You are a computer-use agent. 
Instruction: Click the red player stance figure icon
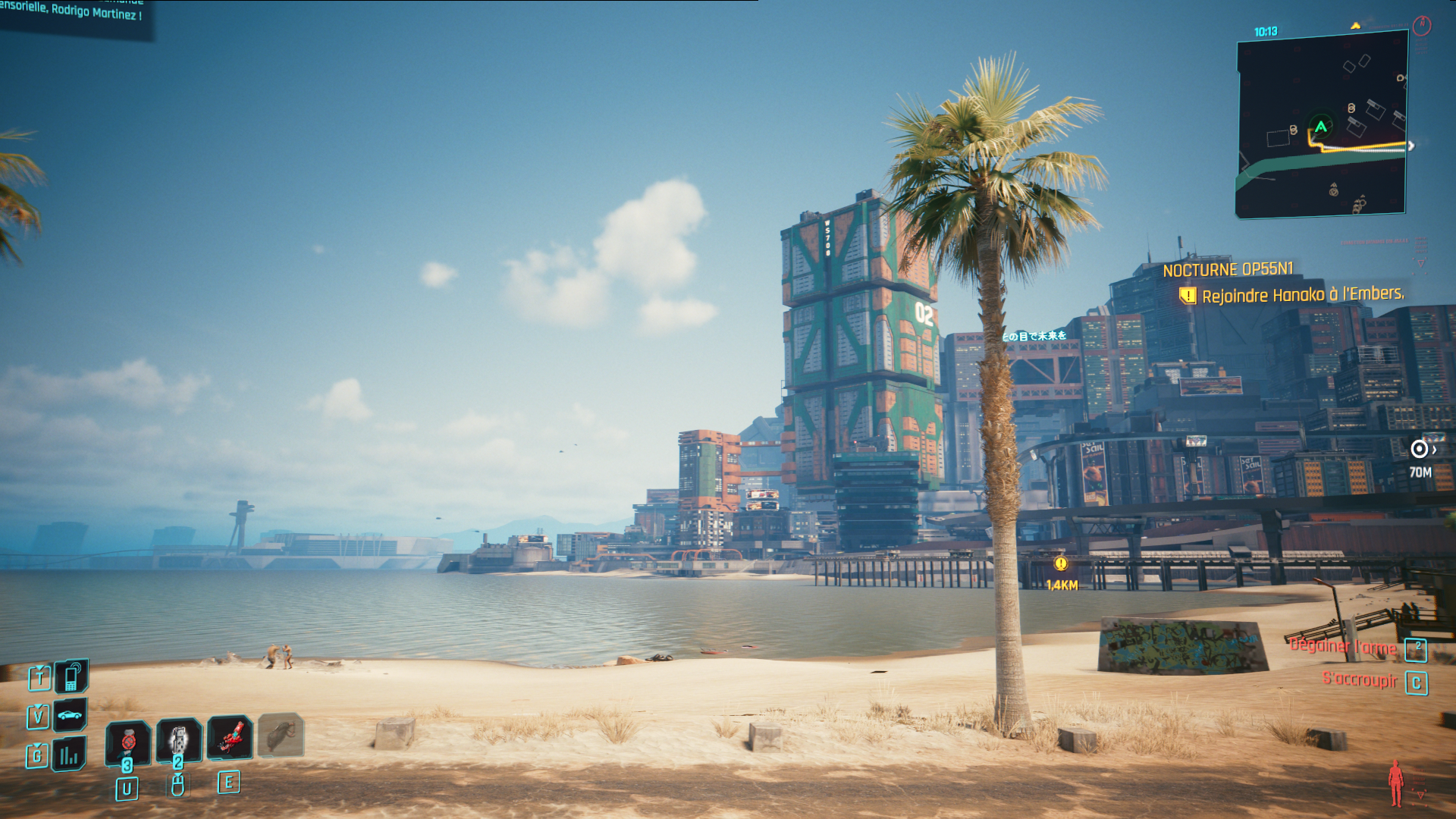coord(1395,783)
